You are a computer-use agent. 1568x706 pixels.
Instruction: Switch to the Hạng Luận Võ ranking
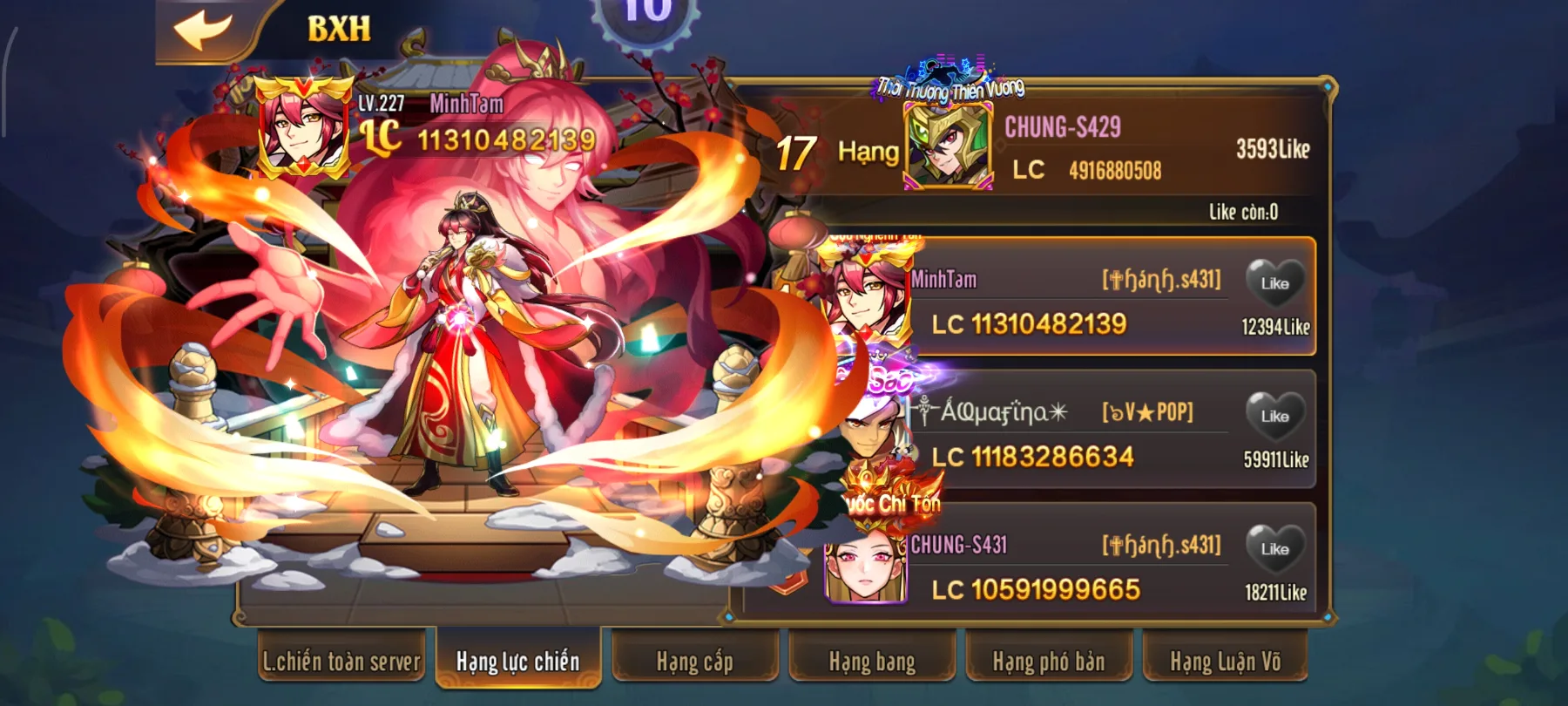pos(1223,662)
